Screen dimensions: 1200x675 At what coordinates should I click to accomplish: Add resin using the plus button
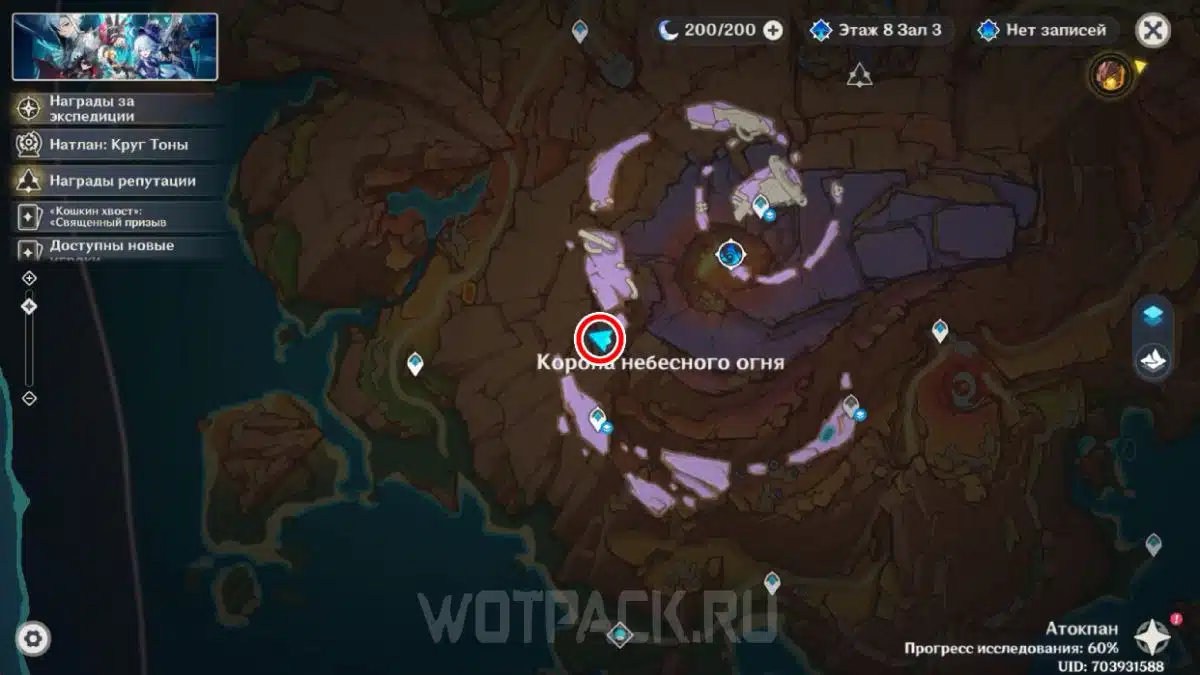pos(773,30)
